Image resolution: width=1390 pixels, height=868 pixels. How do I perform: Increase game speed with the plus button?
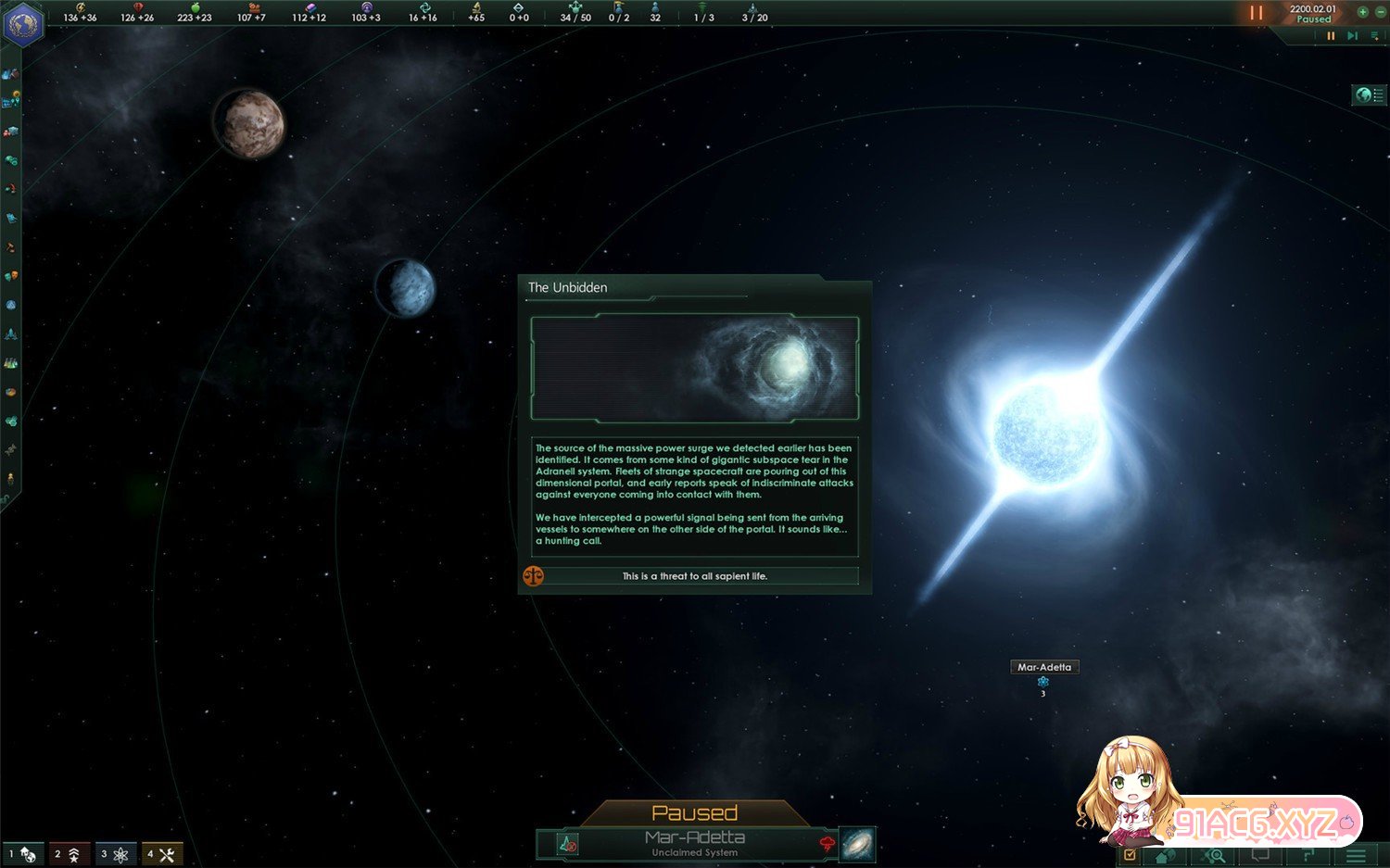point(1362,12)
